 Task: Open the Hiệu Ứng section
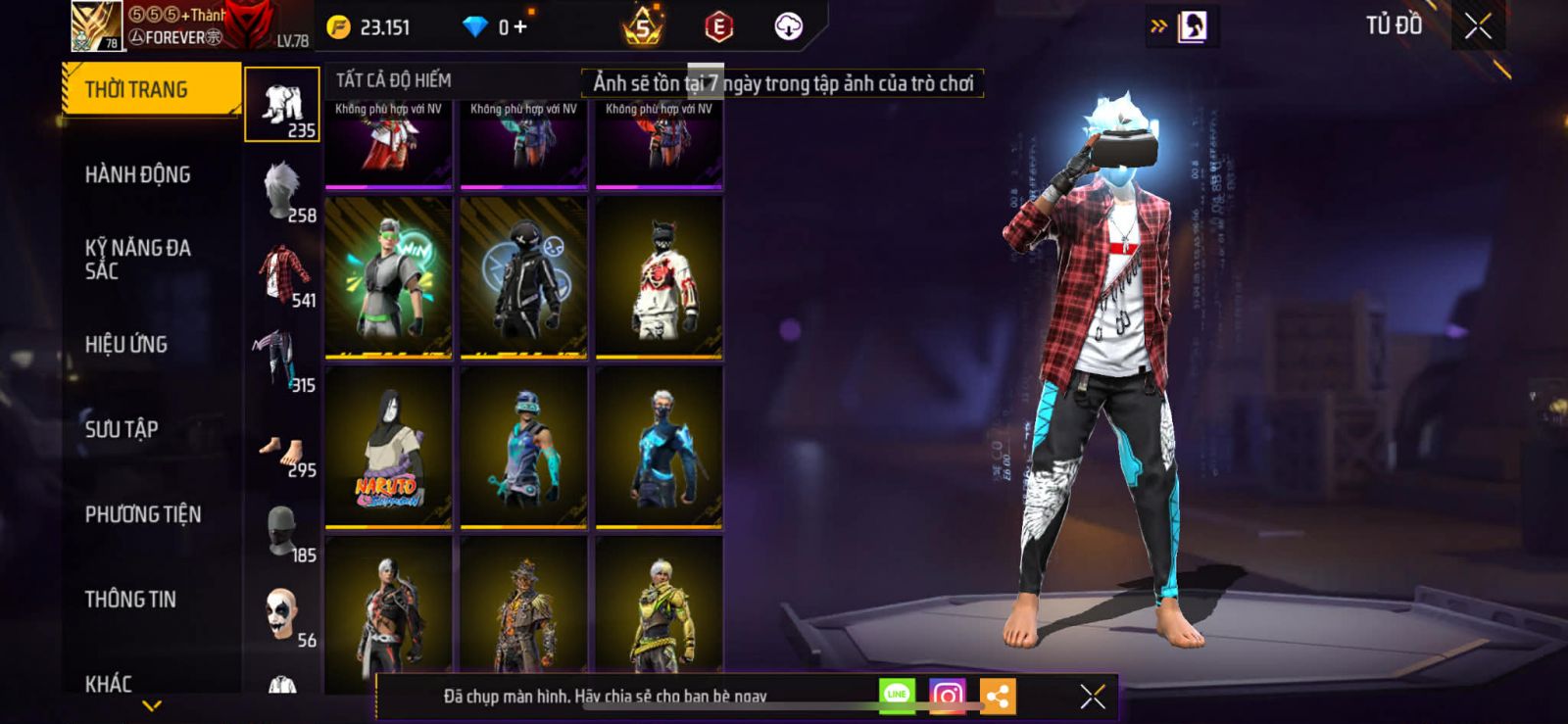[126, 345]
